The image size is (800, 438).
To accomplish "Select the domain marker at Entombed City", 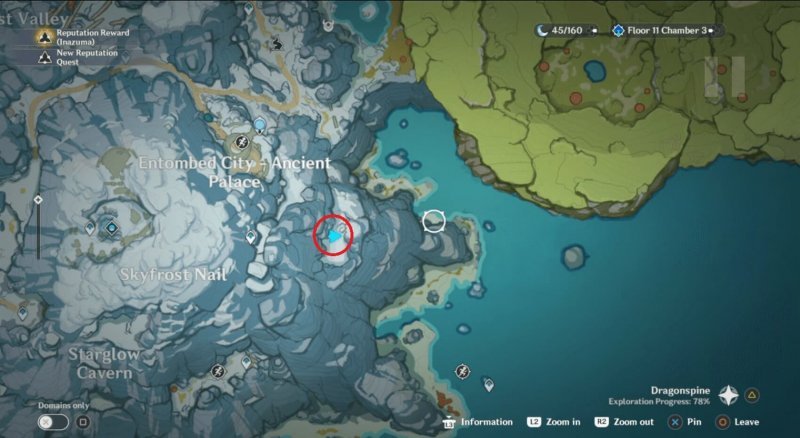I will (240, 143).
